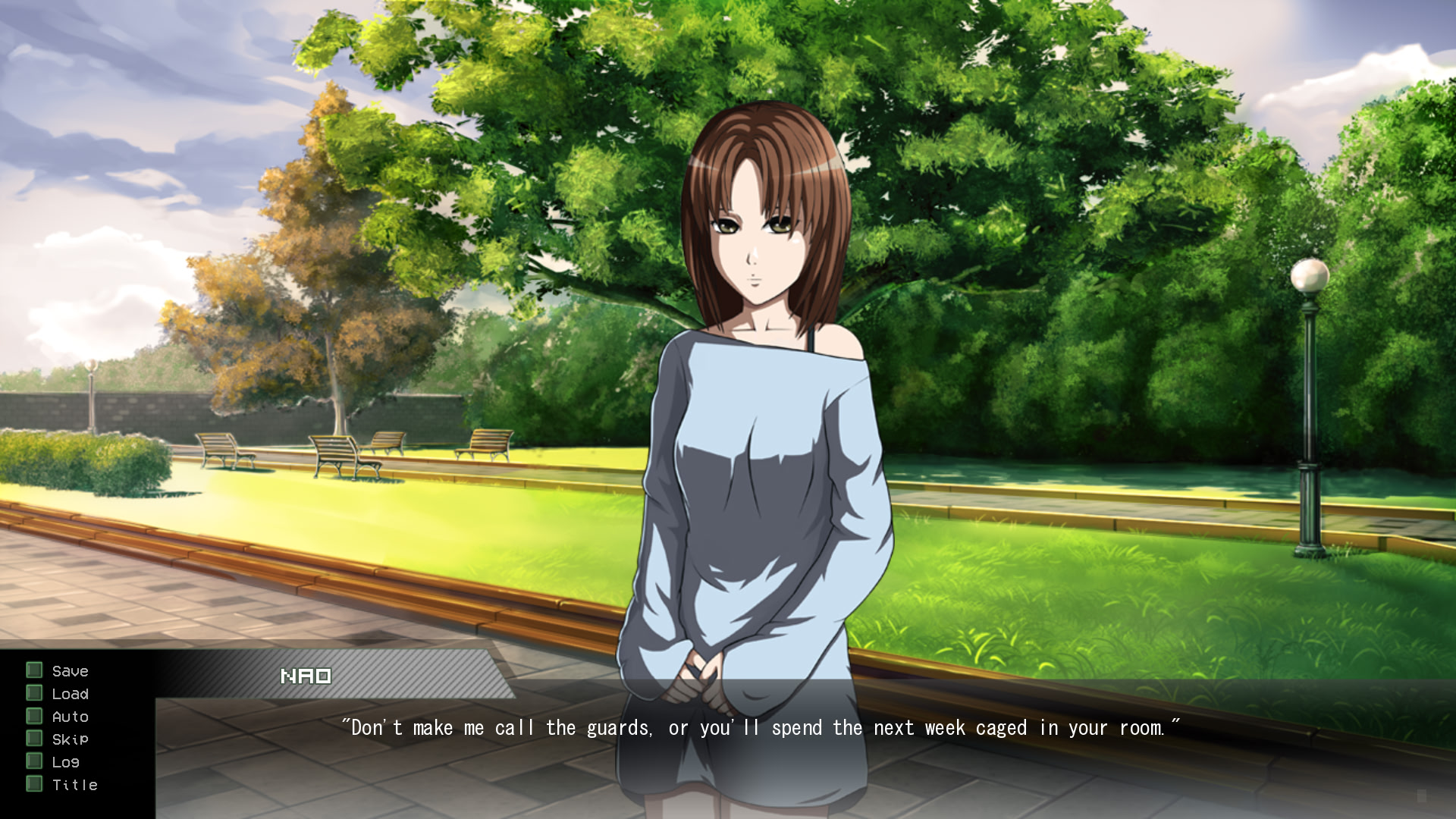
Task: Click the green square icon beside Save
Action: [33, 670]
